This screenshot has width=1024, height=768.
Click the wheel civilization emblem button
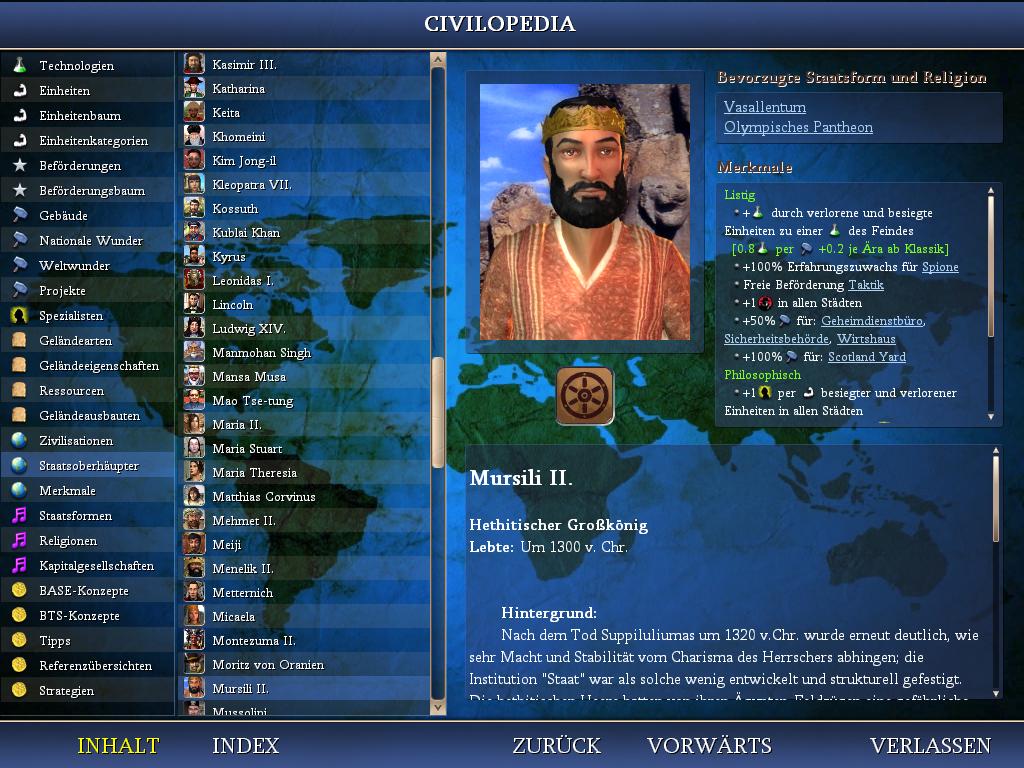click(585, 396)
